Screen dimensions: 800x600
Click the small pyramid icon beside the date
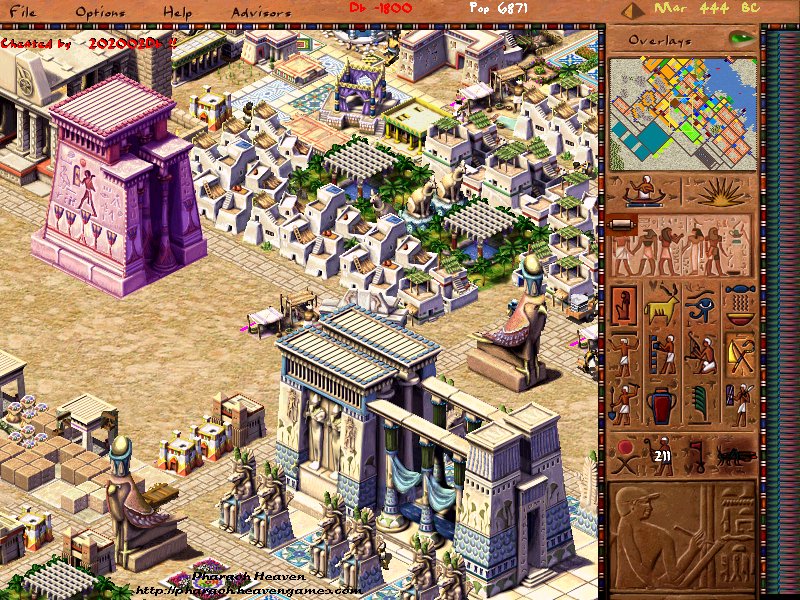[632, 10]
